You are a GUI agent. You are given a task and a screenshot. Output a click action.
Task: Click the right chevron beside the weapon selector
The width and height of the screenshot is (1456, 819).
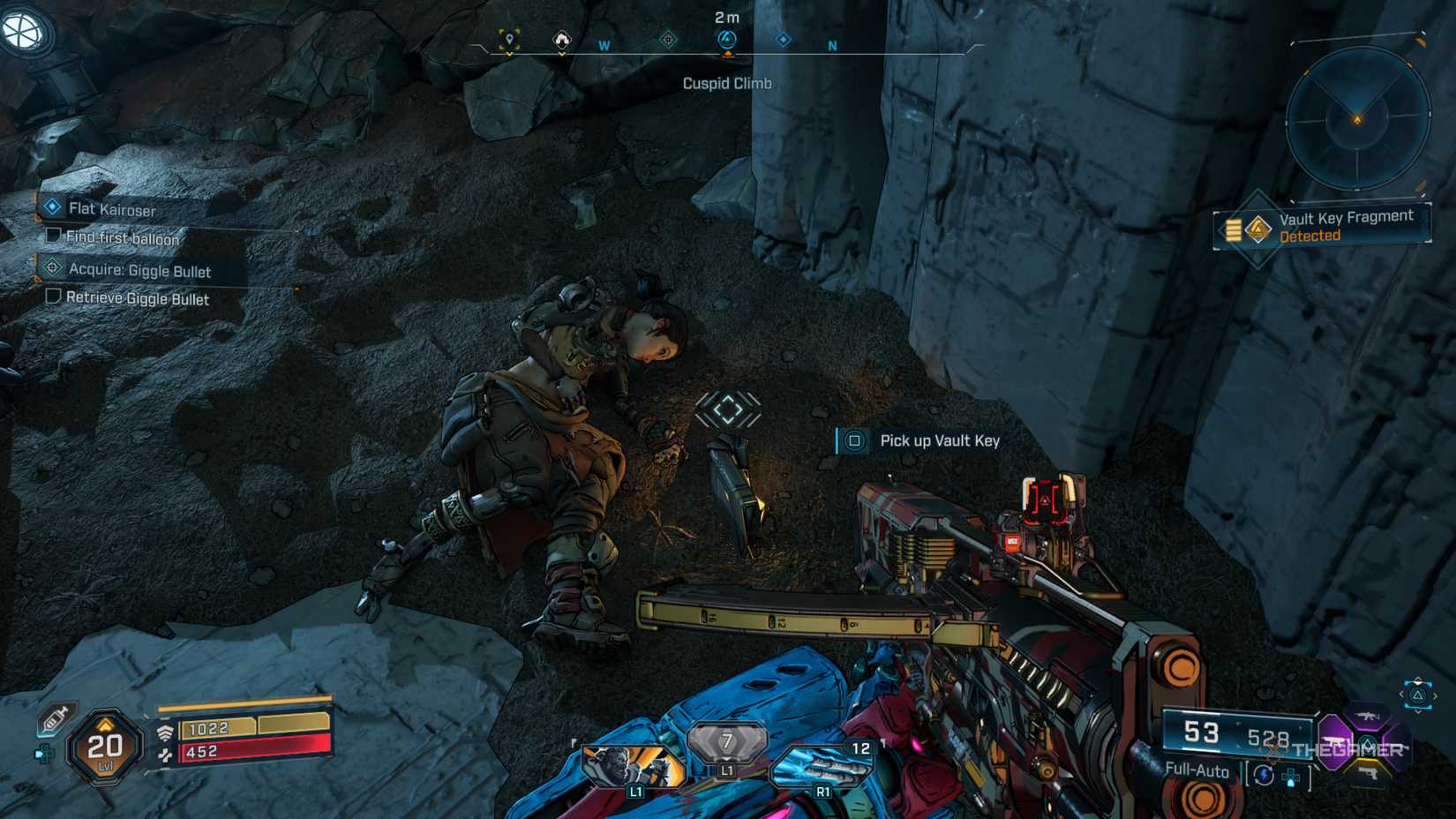[x=1436, y=695]
